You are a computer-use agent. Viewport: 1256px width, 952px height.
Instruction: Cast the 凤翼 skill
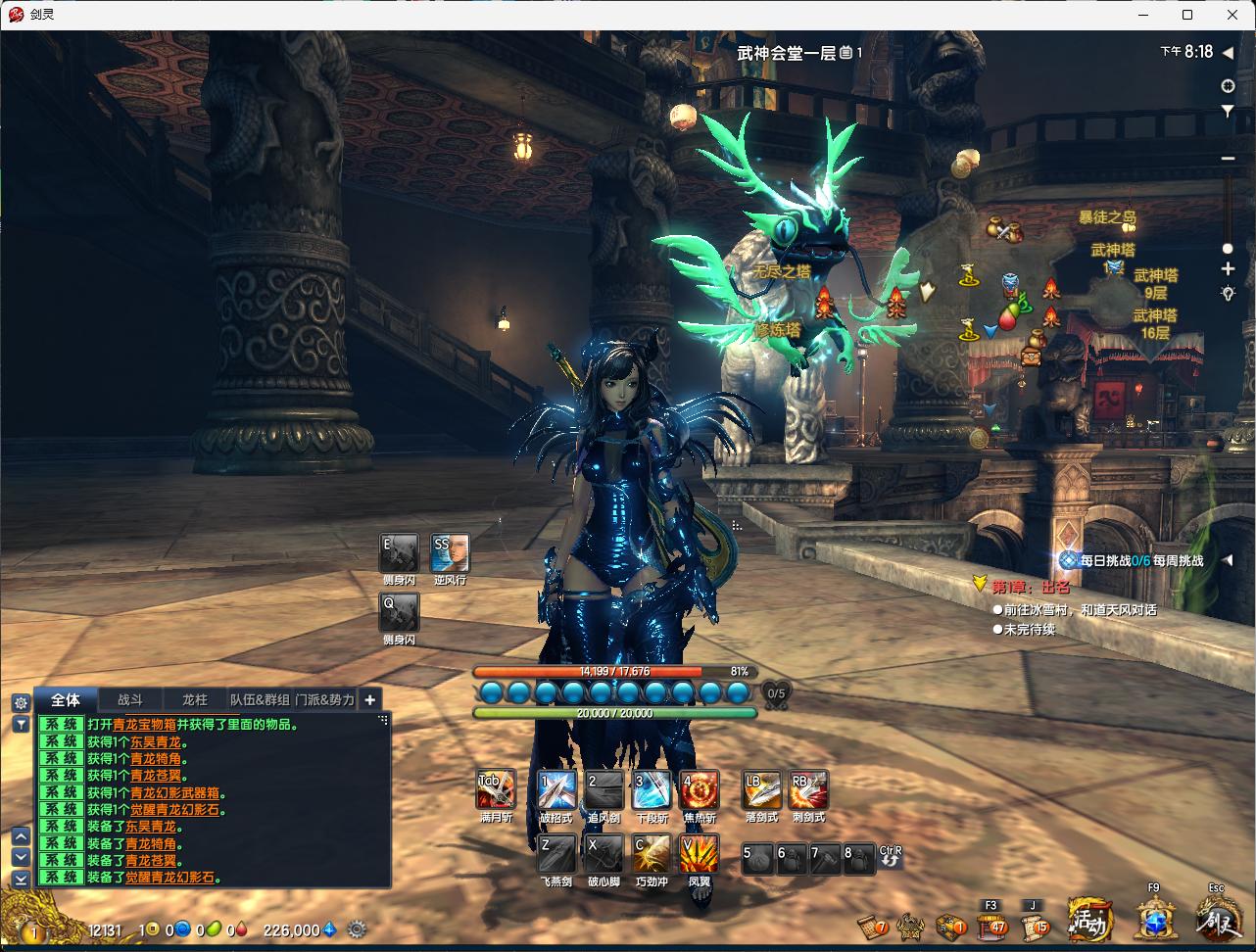pos(699,853)
